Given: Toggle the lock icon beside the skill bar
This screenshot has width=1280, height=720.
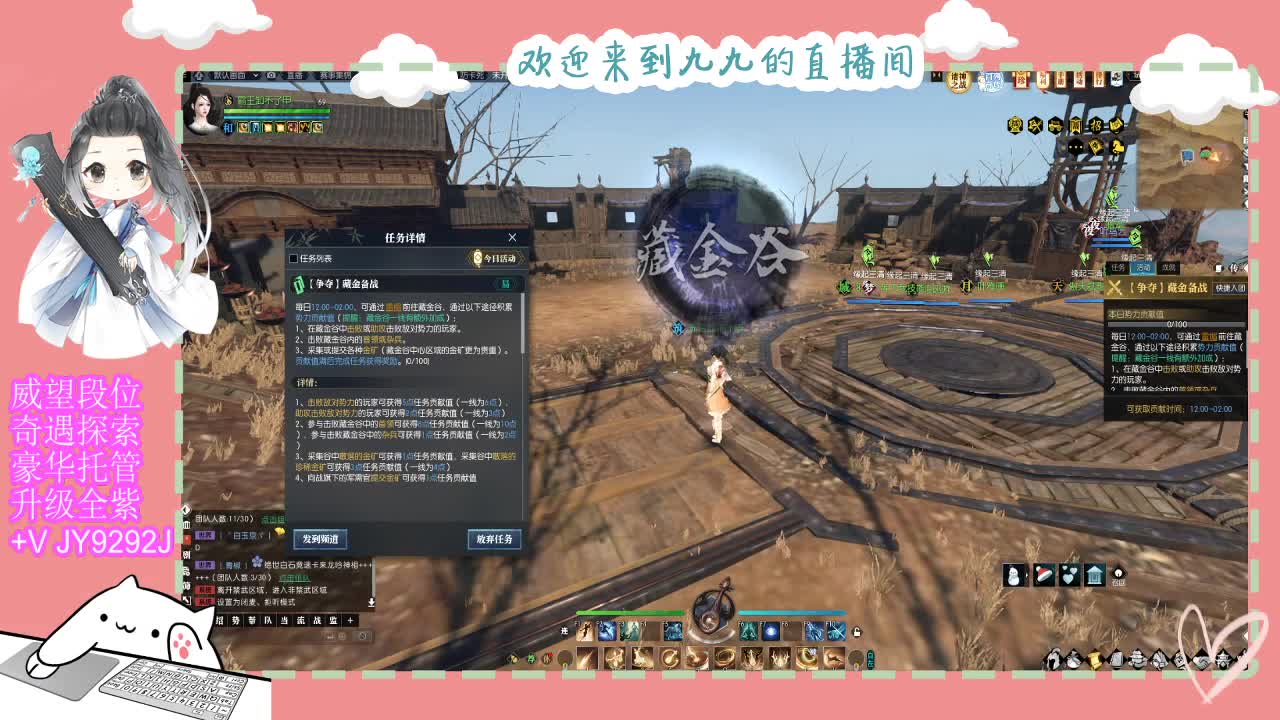Looking at the screenshot, I should point(857,632).
